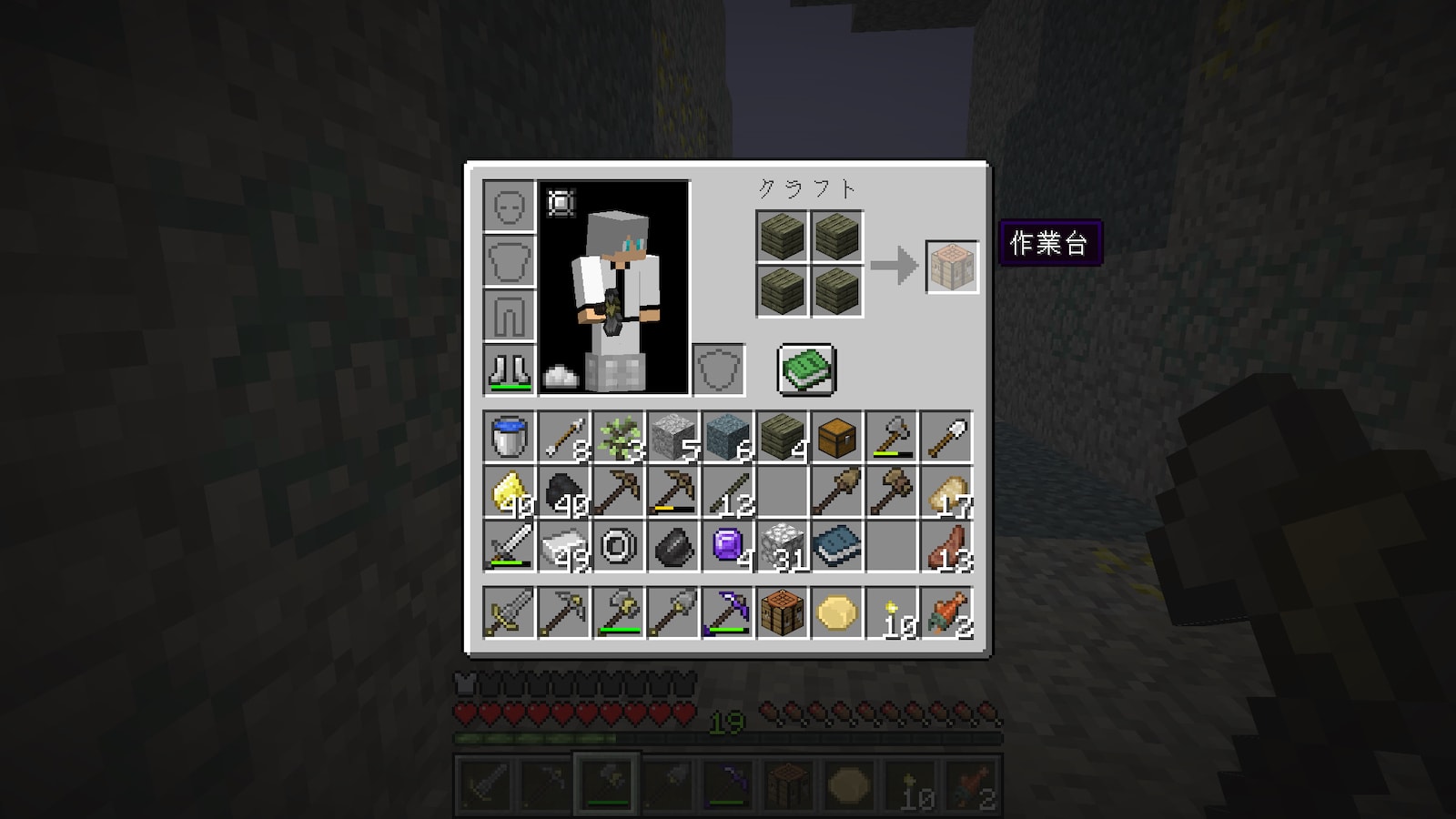
Task: Take the crafted workbench from the output slot
Action: coord(952,267)
